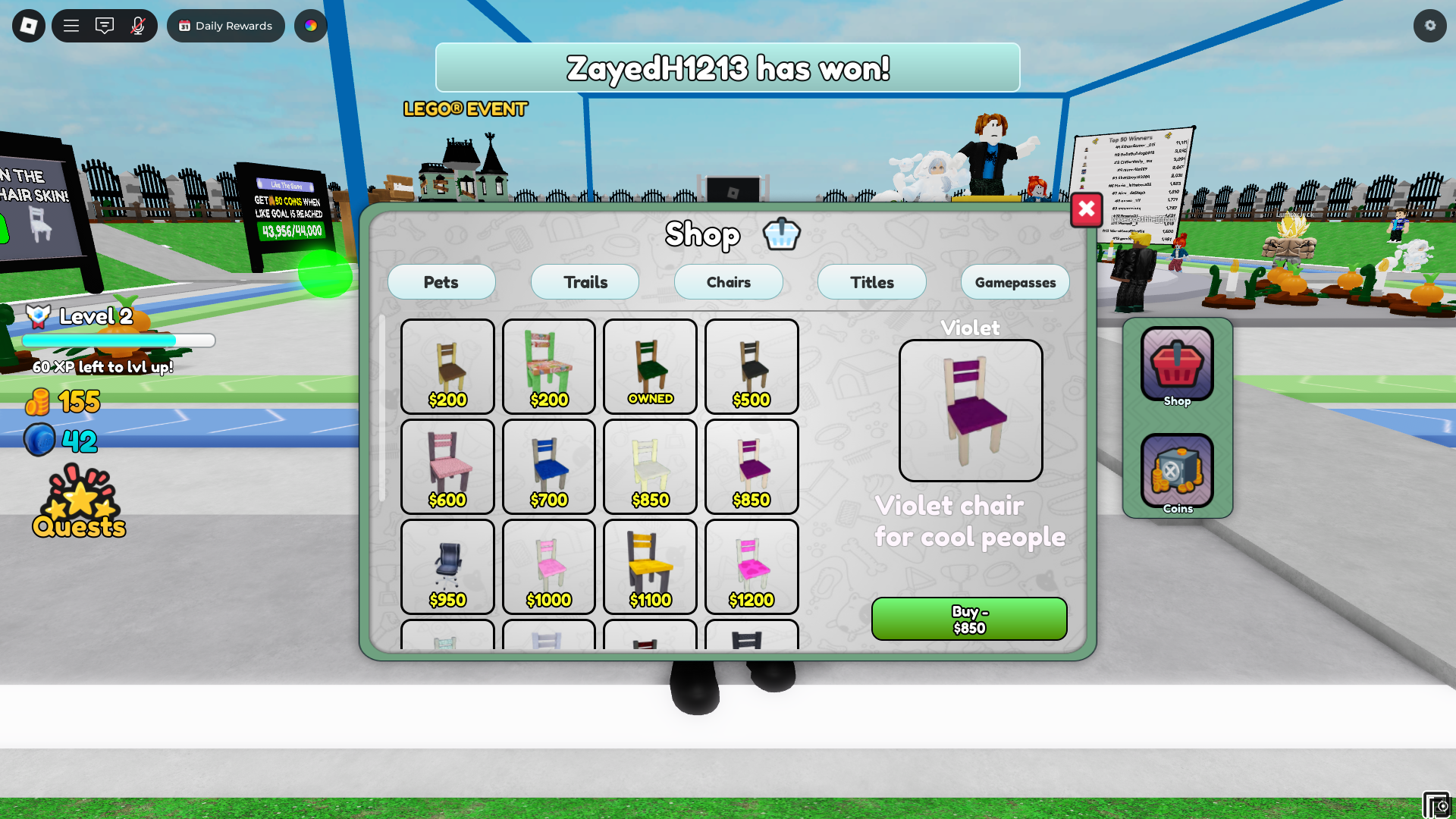Select the OWNED dark green chair
Image resolution: width=1456 pixels, height=819 pixels.
(x=650, y=366)
